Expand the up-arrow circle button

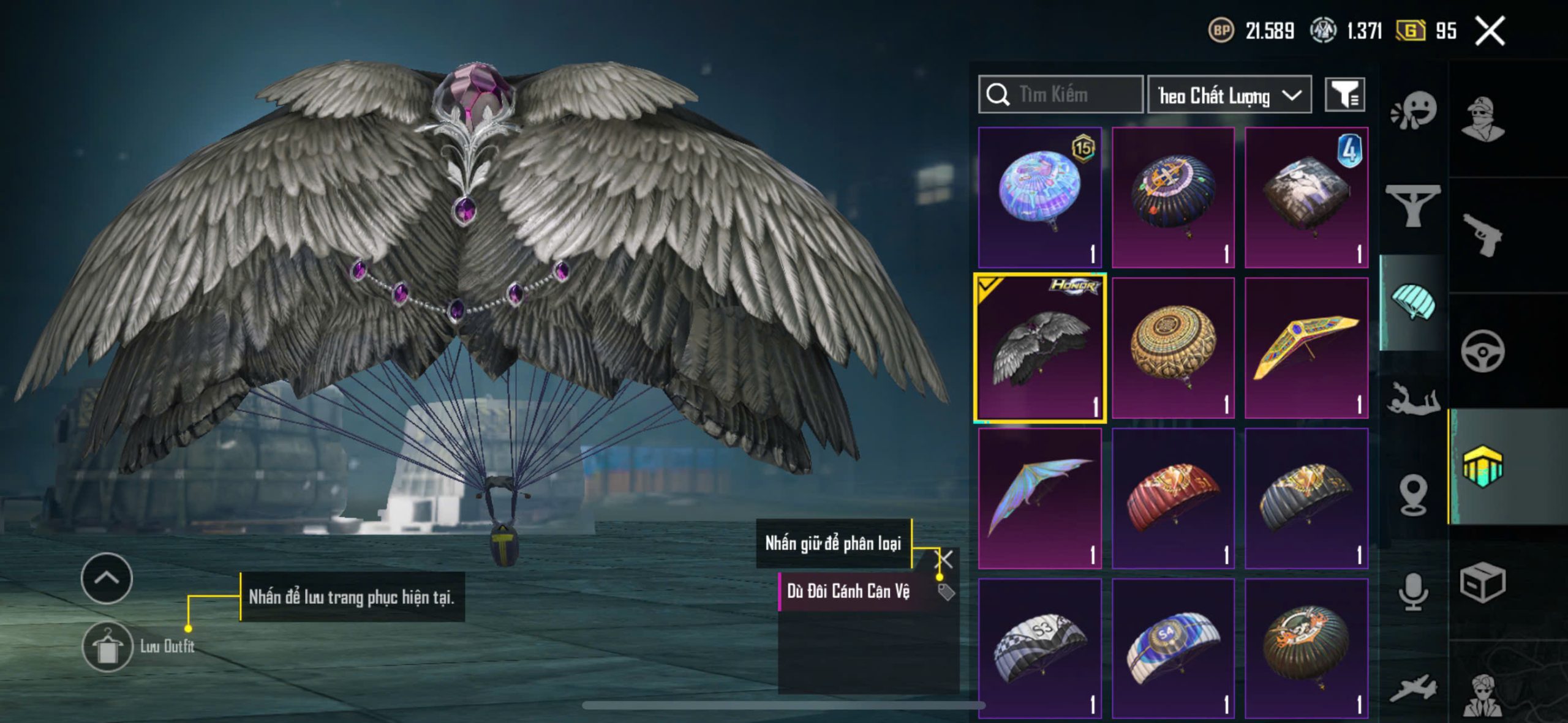tap(107, 578)
